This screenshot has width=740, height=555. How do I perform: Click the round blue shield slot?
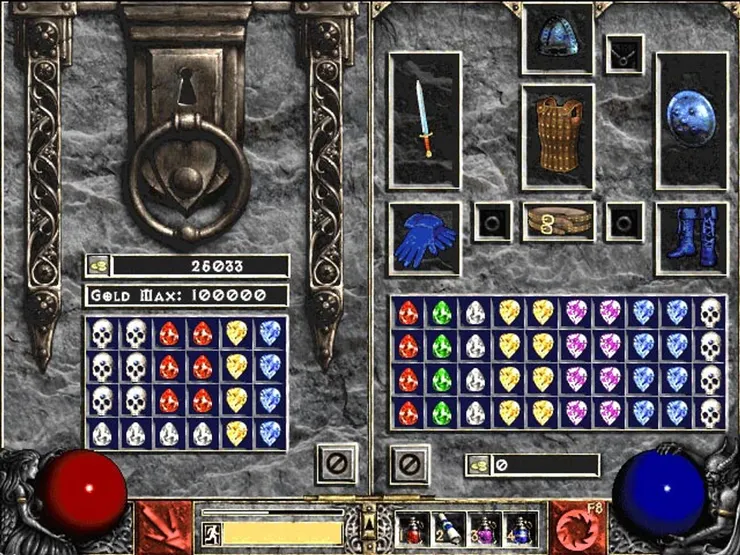(x=691, y=120)
